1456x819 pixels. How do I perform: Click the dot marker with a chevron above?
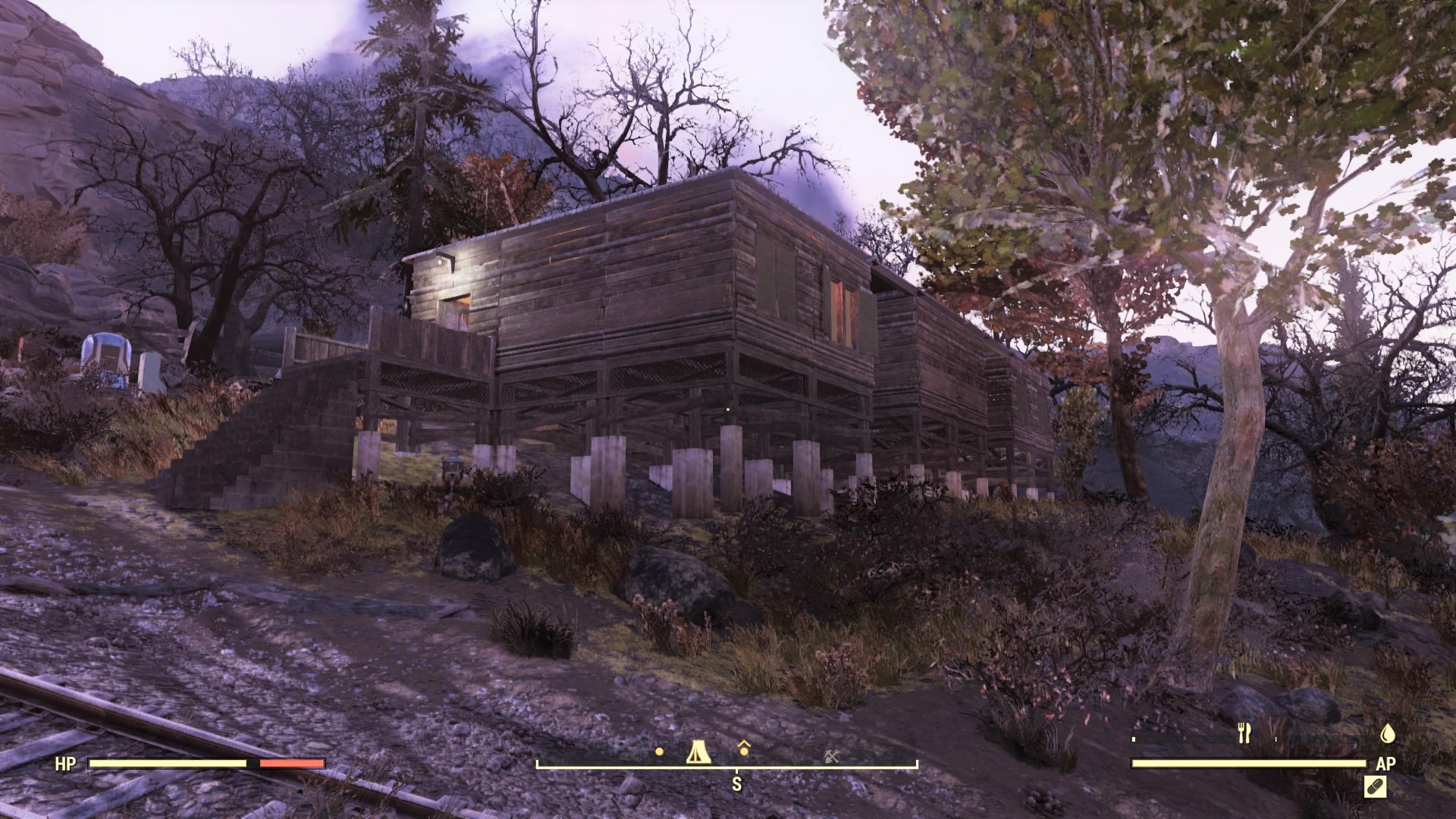[x=743, y=749]
